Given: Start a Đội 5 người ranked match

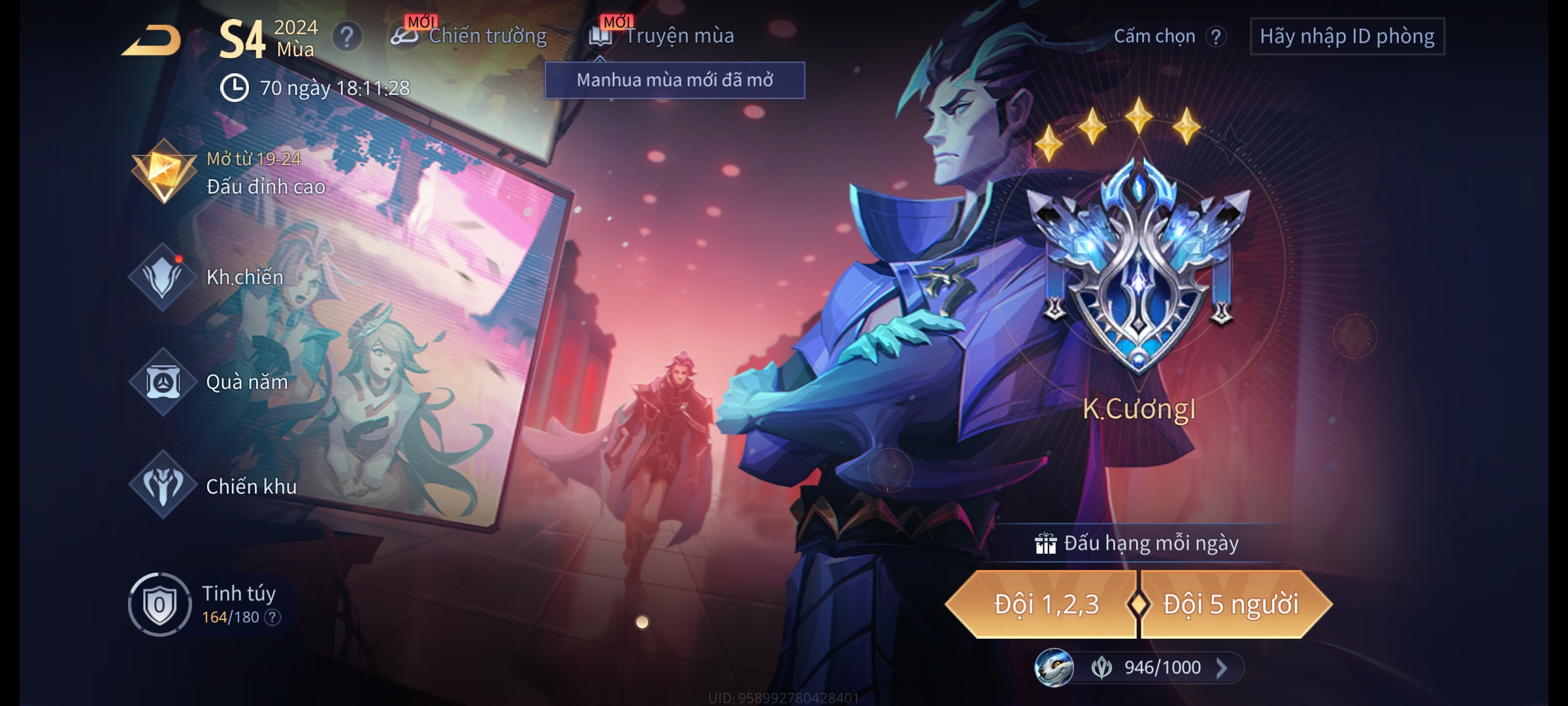Looking at the screenshot, I should 1232,605.
